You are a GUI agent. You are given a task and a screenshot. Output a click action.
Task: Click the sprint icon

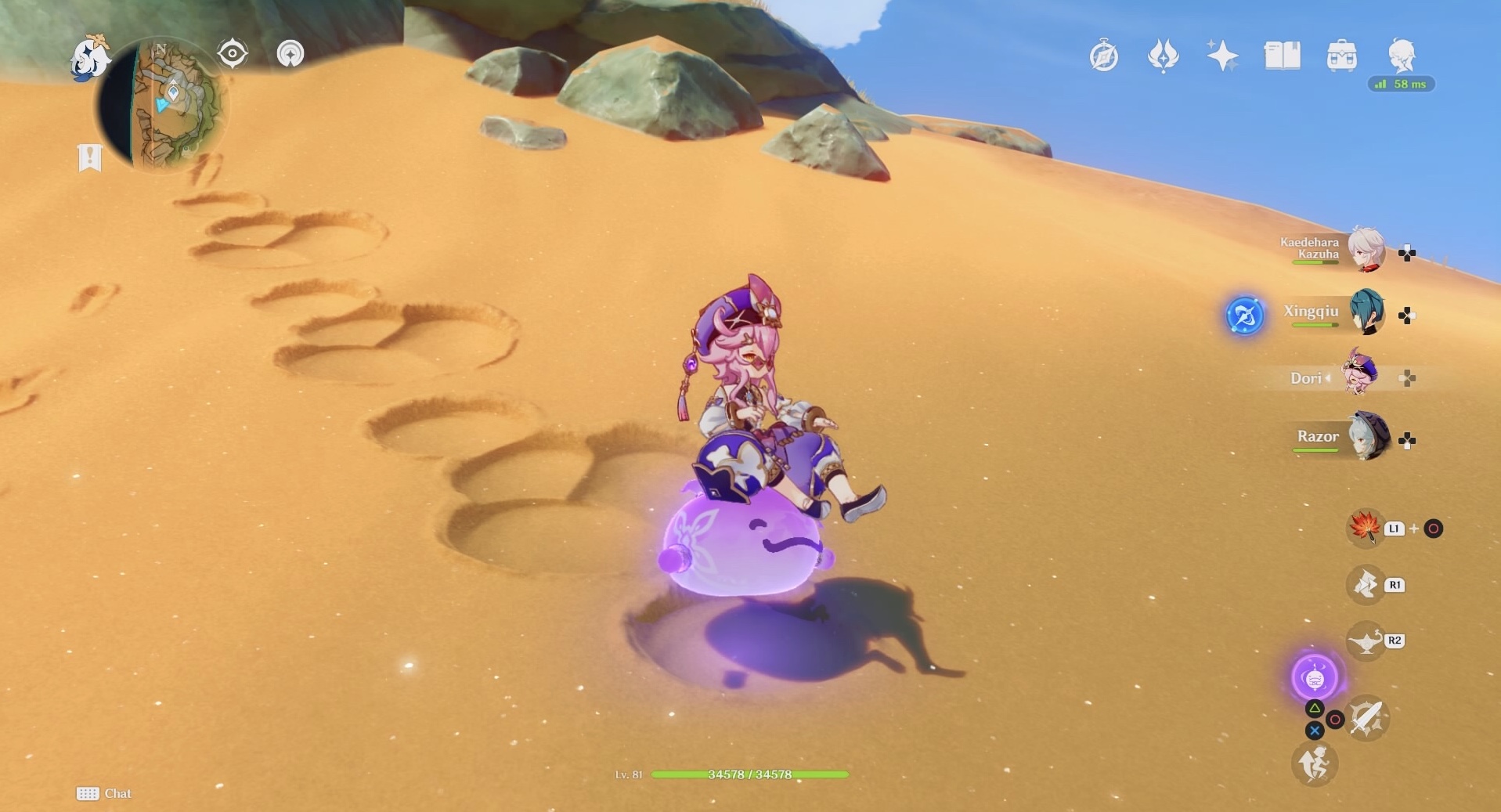(x=1315, y=763)
